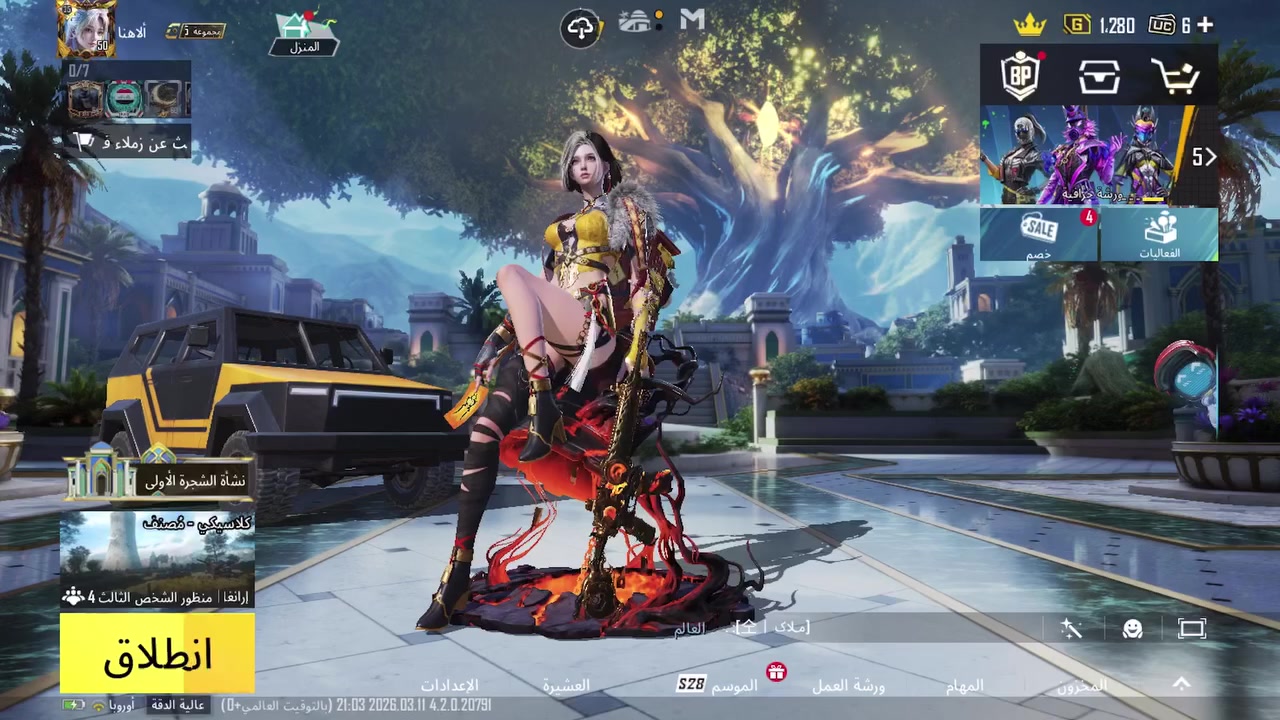
Task: View the workshop outfit promo banner
Action: tap(1085, 155)
